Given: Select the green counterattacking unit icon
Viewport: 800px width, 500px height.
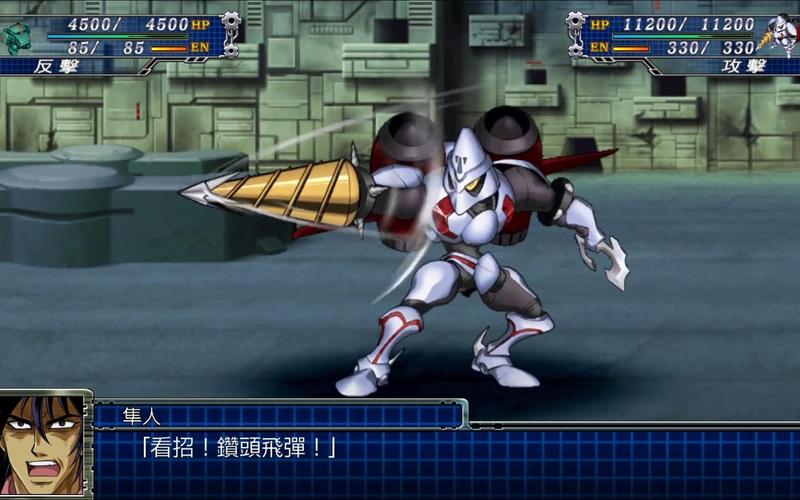Looking at the screenshot, I should (17, 37).
